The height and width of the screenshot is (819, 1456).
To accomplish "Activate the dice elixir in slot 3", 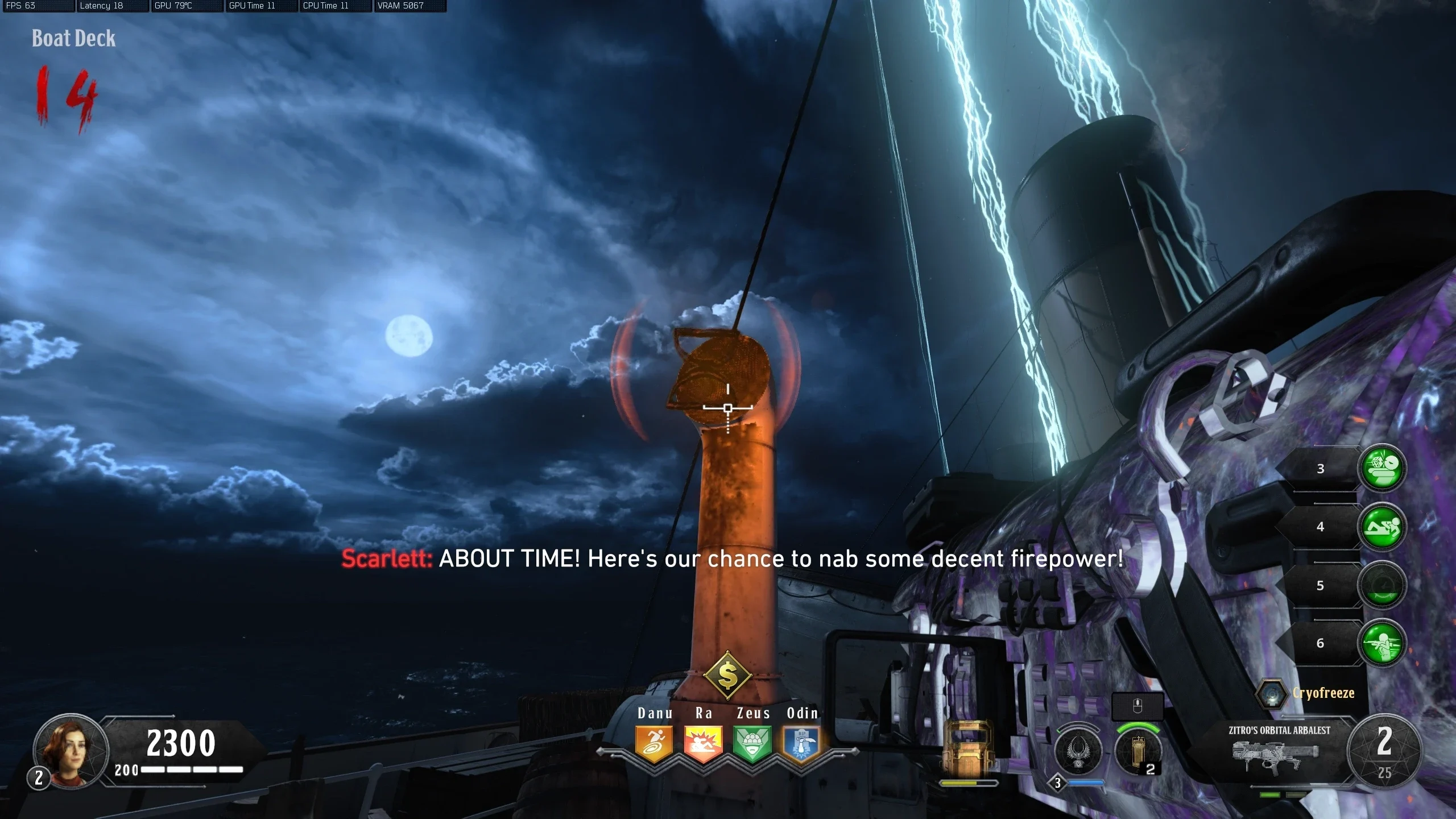I will pos(1382,469).
